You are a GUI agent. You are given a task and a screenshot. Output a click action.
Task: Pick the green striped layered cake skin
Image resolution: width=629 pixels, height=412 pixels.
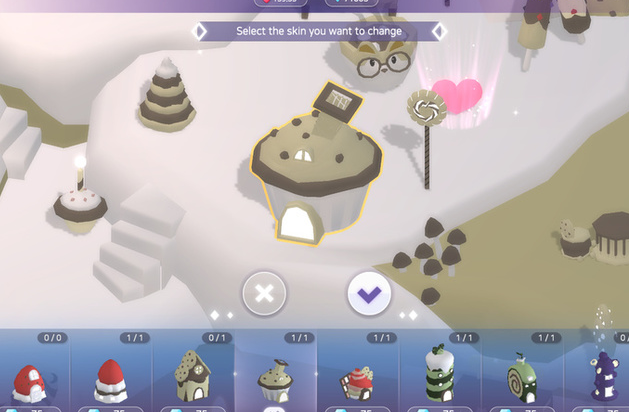438,374
